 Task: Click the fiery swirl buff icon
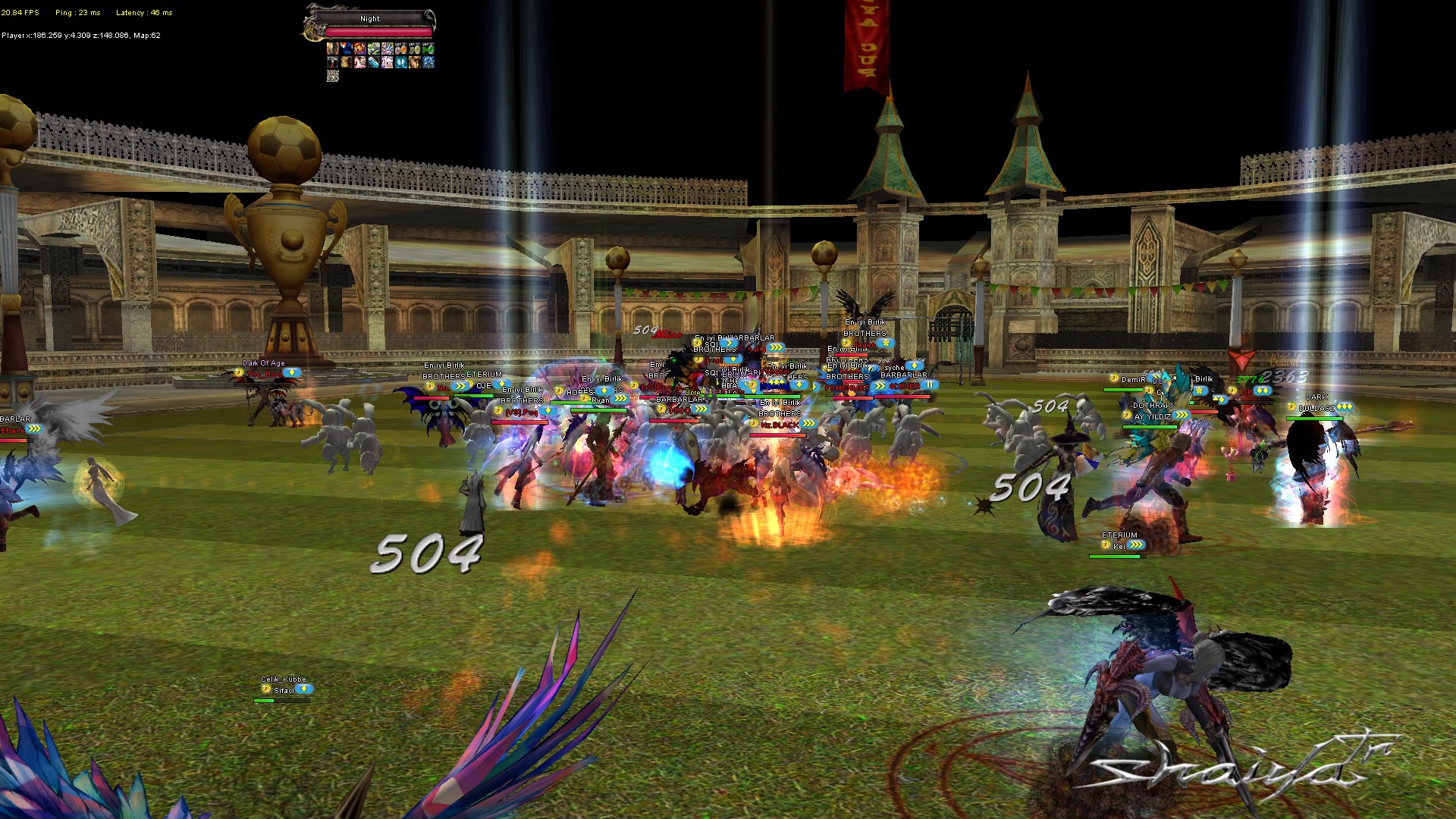[360, 49]
